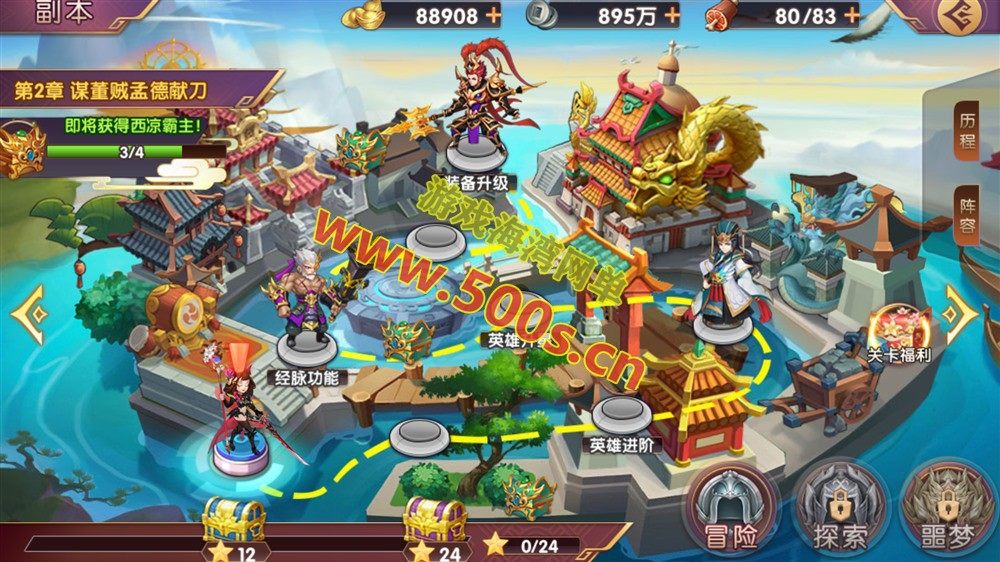Open the 阵容 lineup tab
1000x562 pixels.
967,212
